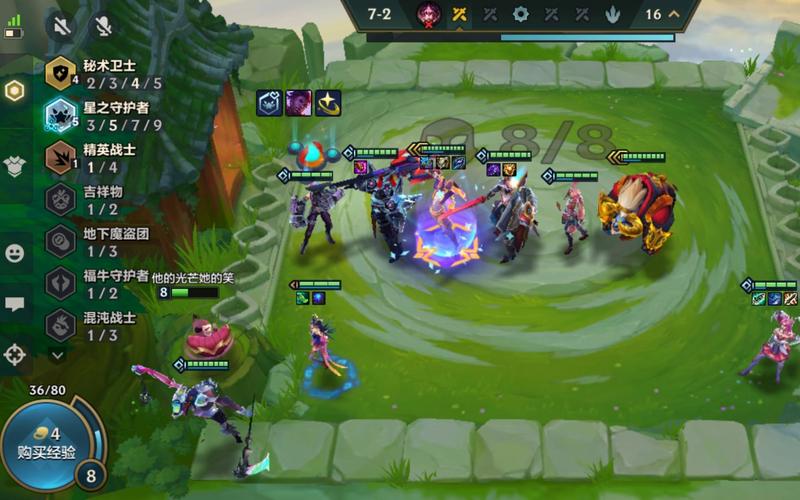This screenshot has width=800, height=500.
Task: Expand the trait list with the down arrow
Action: pos(57,354)
